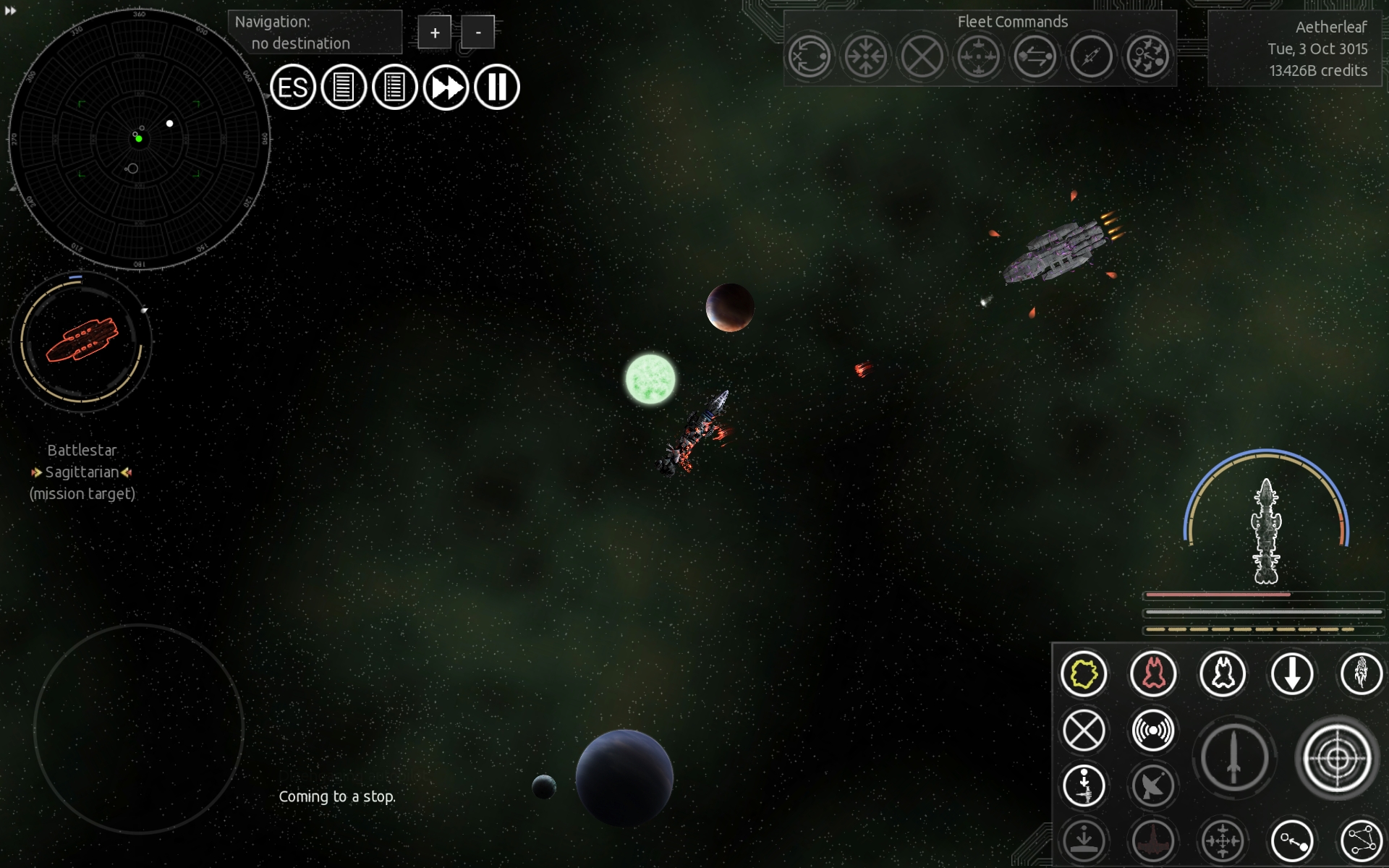Open the star map network icon
Viewport: 1389px width, 868px height.
[1362, 841]
